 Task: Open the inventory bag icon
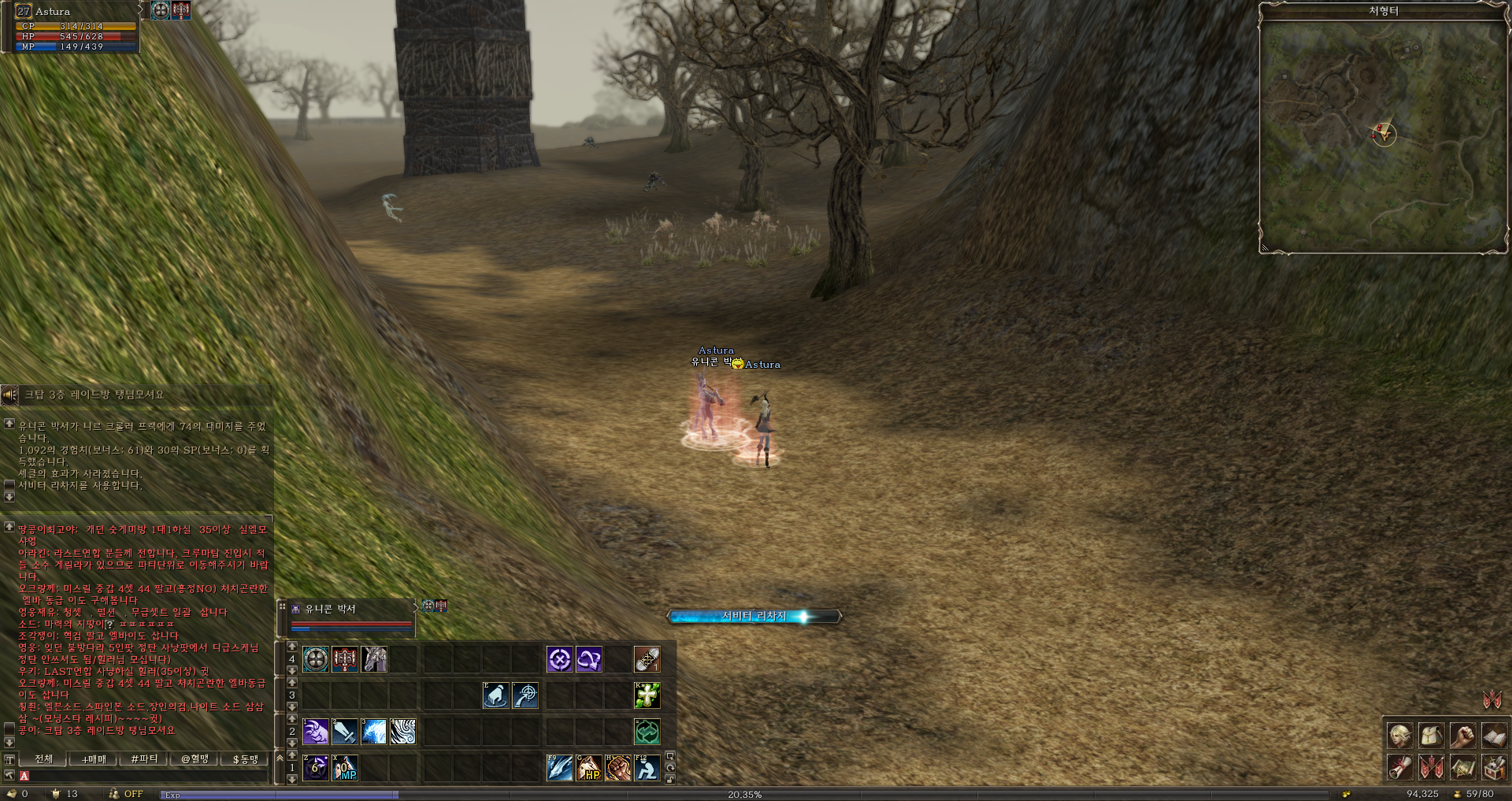[x=1431, y=736]
